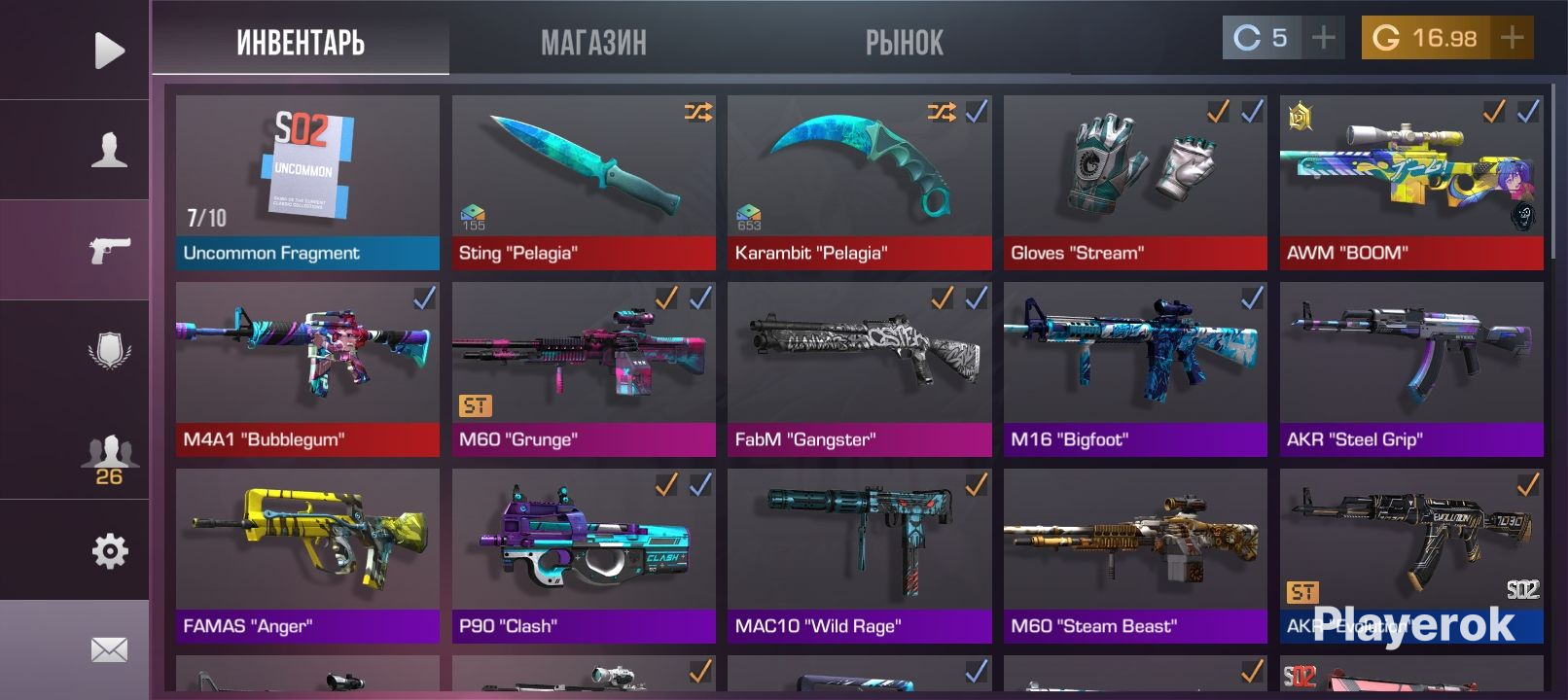The height and width of the screenshot is (700, 1568).
Task: Select the M4A1 "Bubblegum" skin
Action: 307,368
